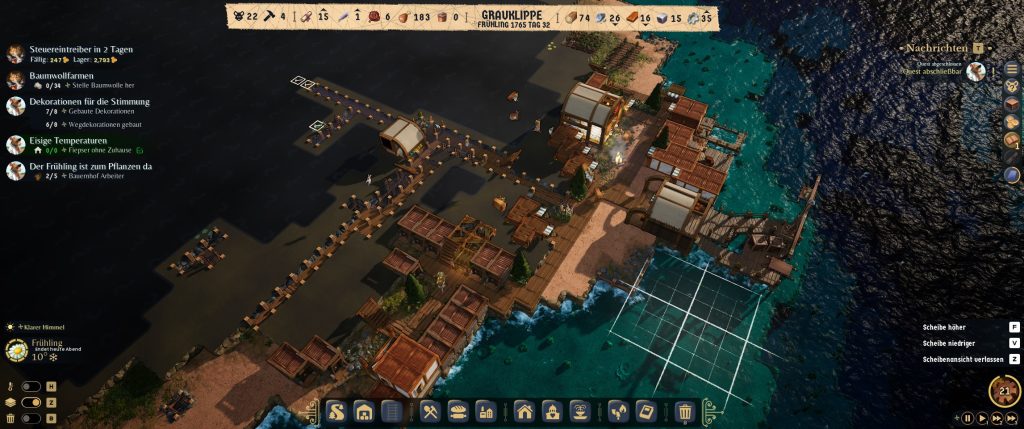Open the factory industry build category
The image size is (1024, 429).
[487, 411]
